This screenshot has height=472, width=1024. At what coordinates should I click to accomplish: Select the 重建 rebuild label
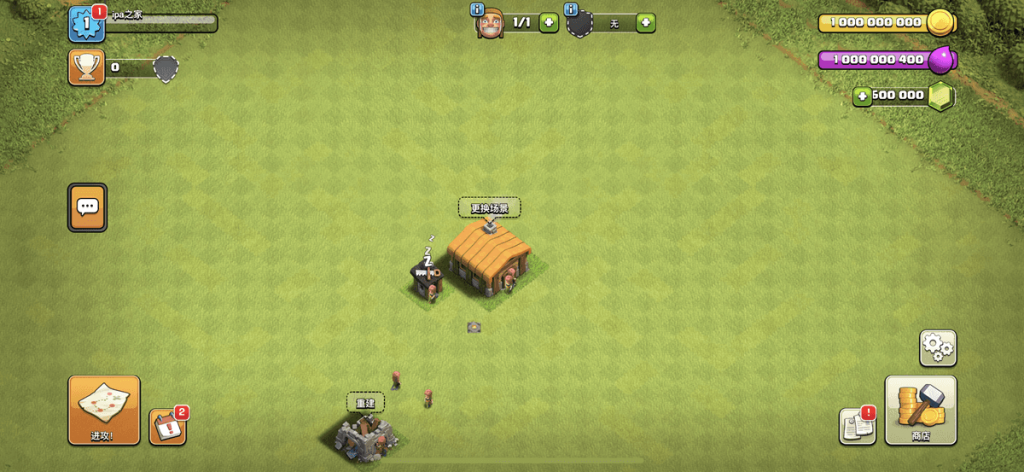pyautogui.click(x=366, y=403)
